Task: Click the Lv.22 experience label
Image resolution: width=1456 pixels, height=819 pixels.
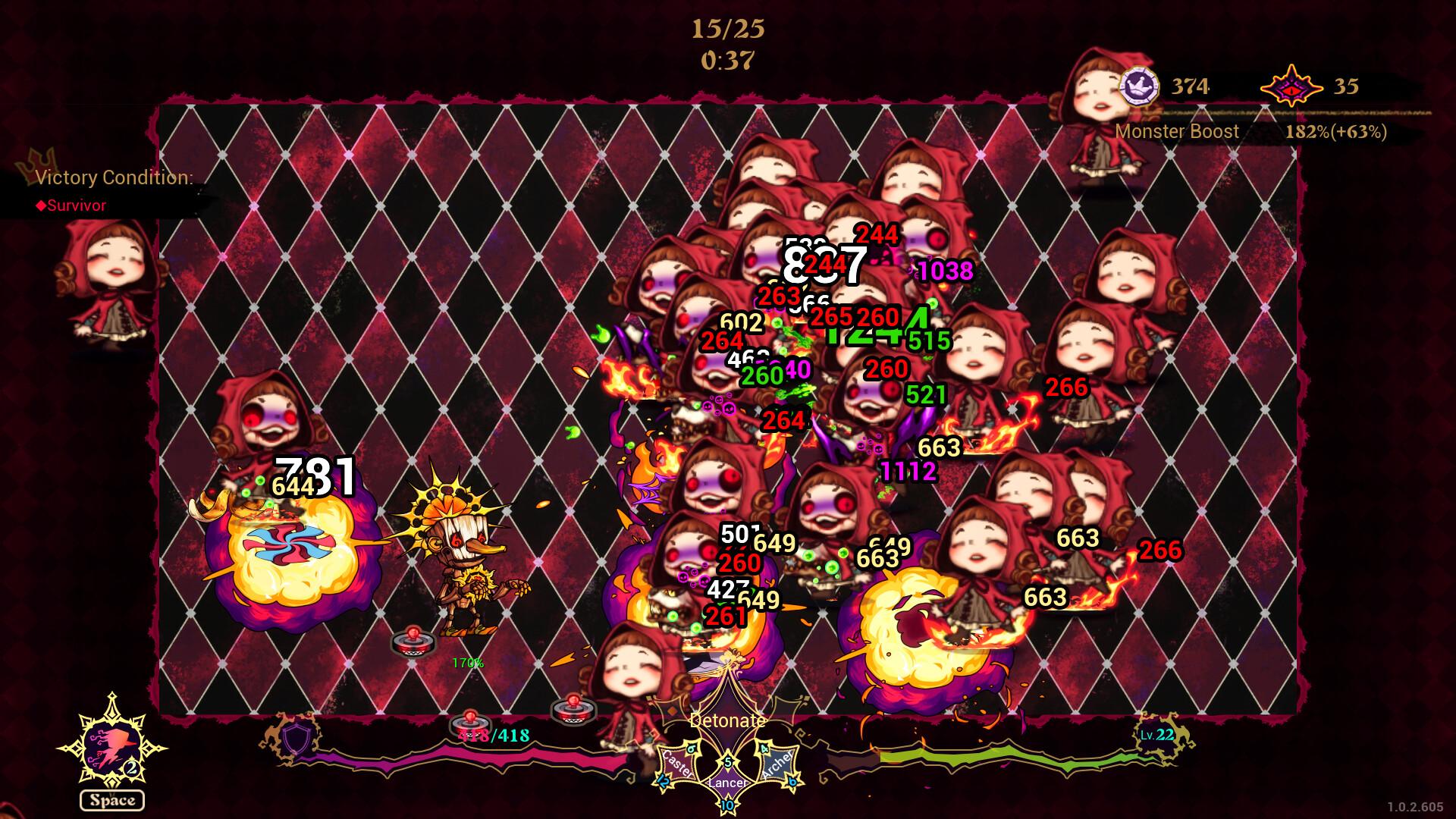Action: point(1156,735)
